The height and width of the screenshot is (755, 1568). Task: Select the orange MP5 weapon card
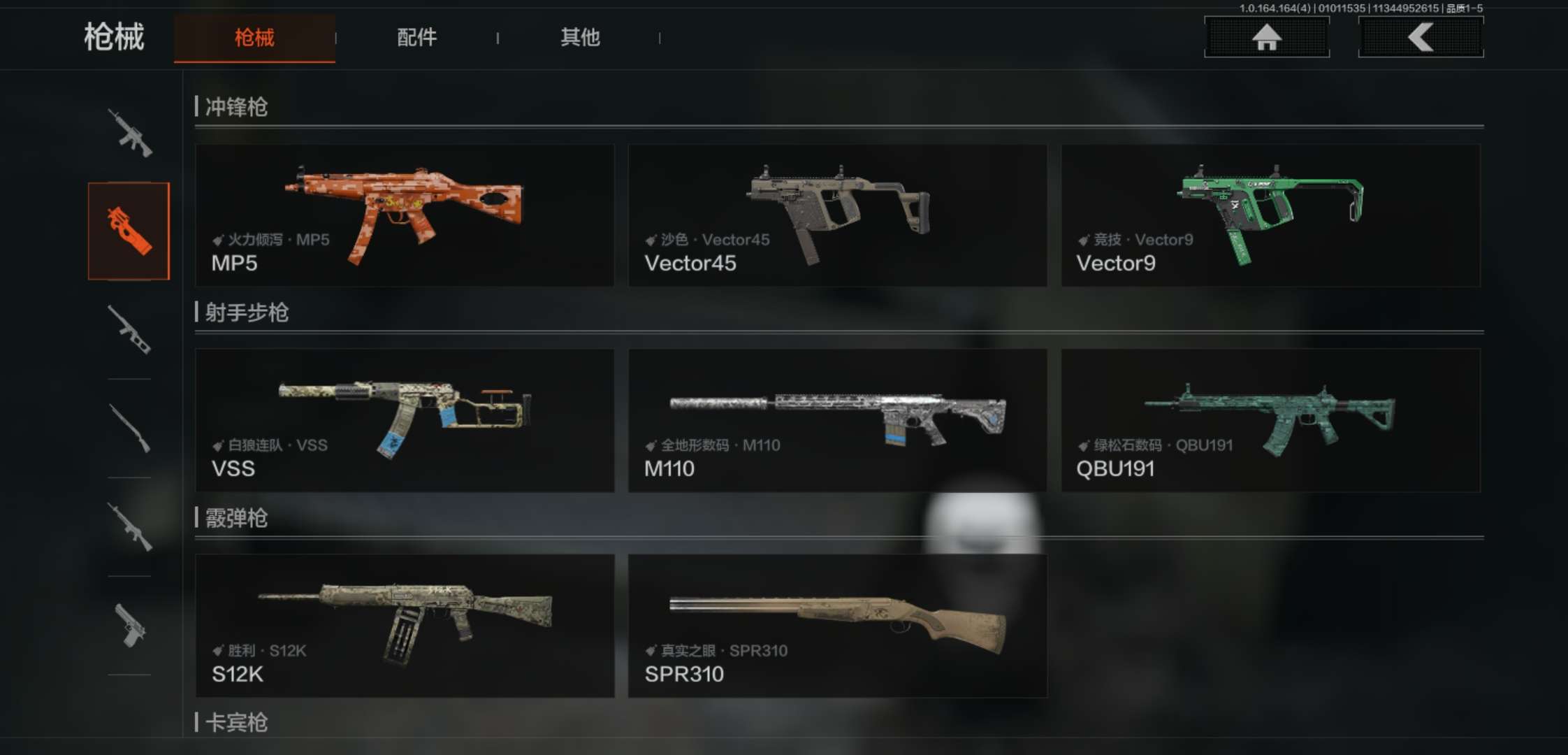tap(405, 215)
